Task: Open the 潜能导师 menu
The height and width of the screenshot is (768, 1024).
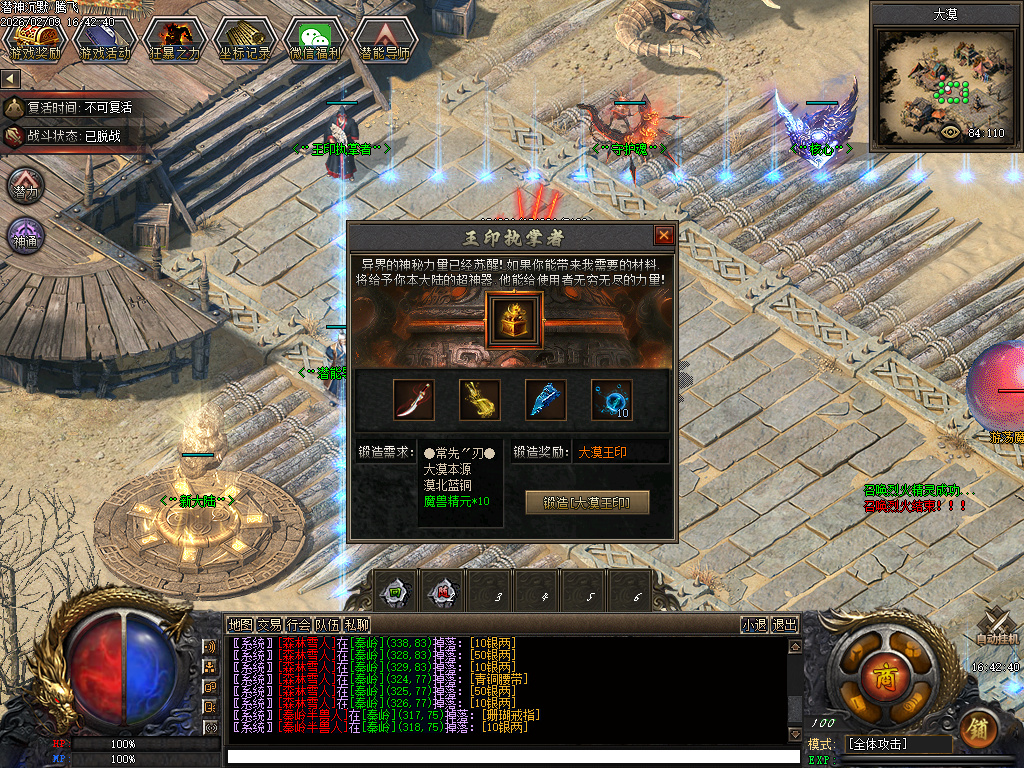Action: [x=383, y=40]
